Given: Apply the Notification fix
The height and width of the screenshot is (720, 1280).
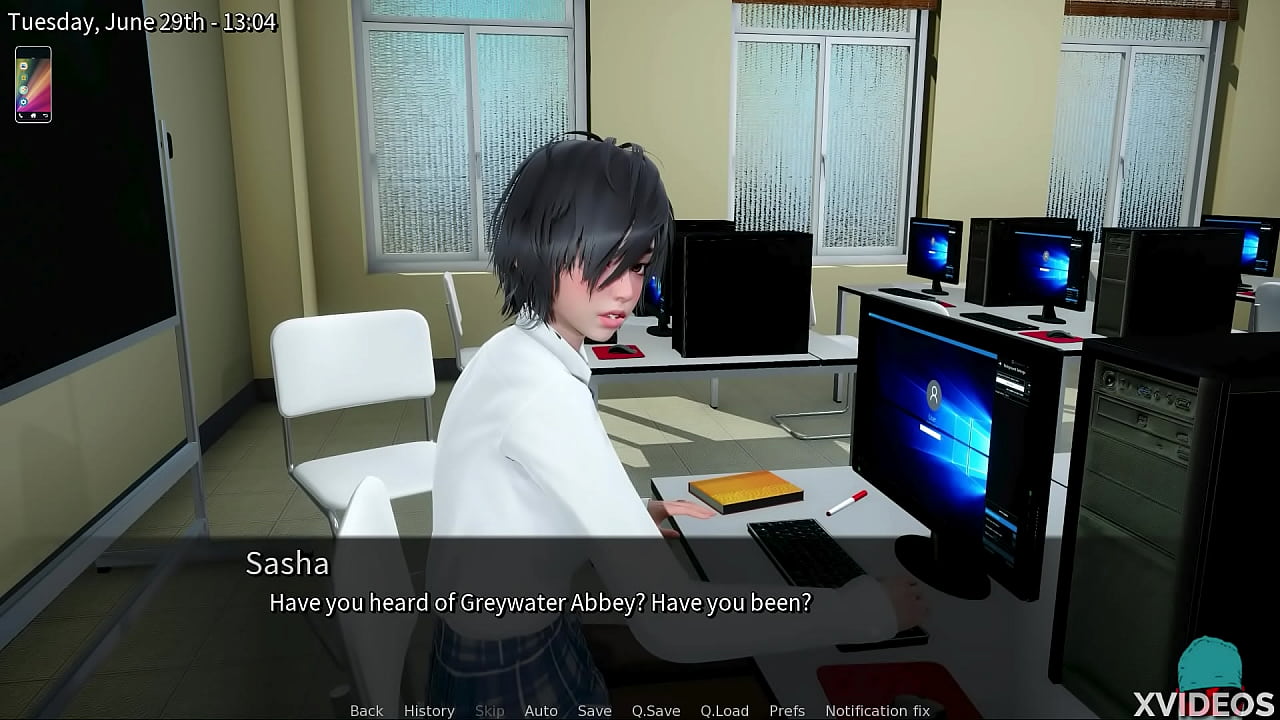Looking at the screenshot, I should pos(877,710).
